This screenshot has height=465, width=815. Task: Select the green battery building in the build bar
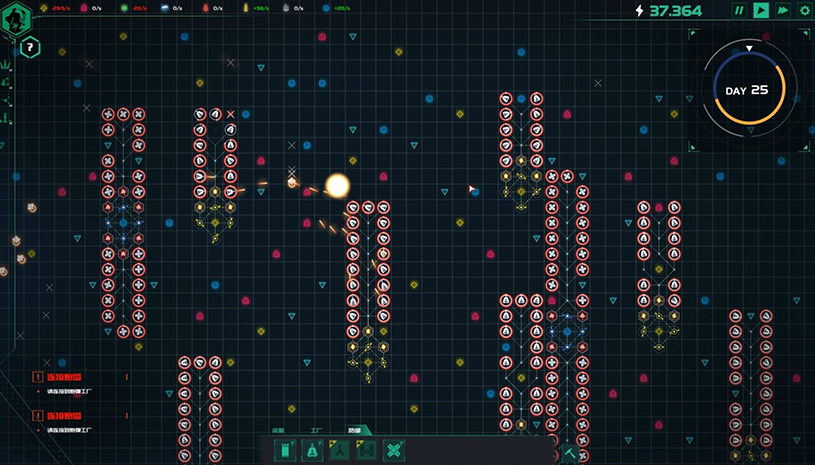(x=285, y=451)
